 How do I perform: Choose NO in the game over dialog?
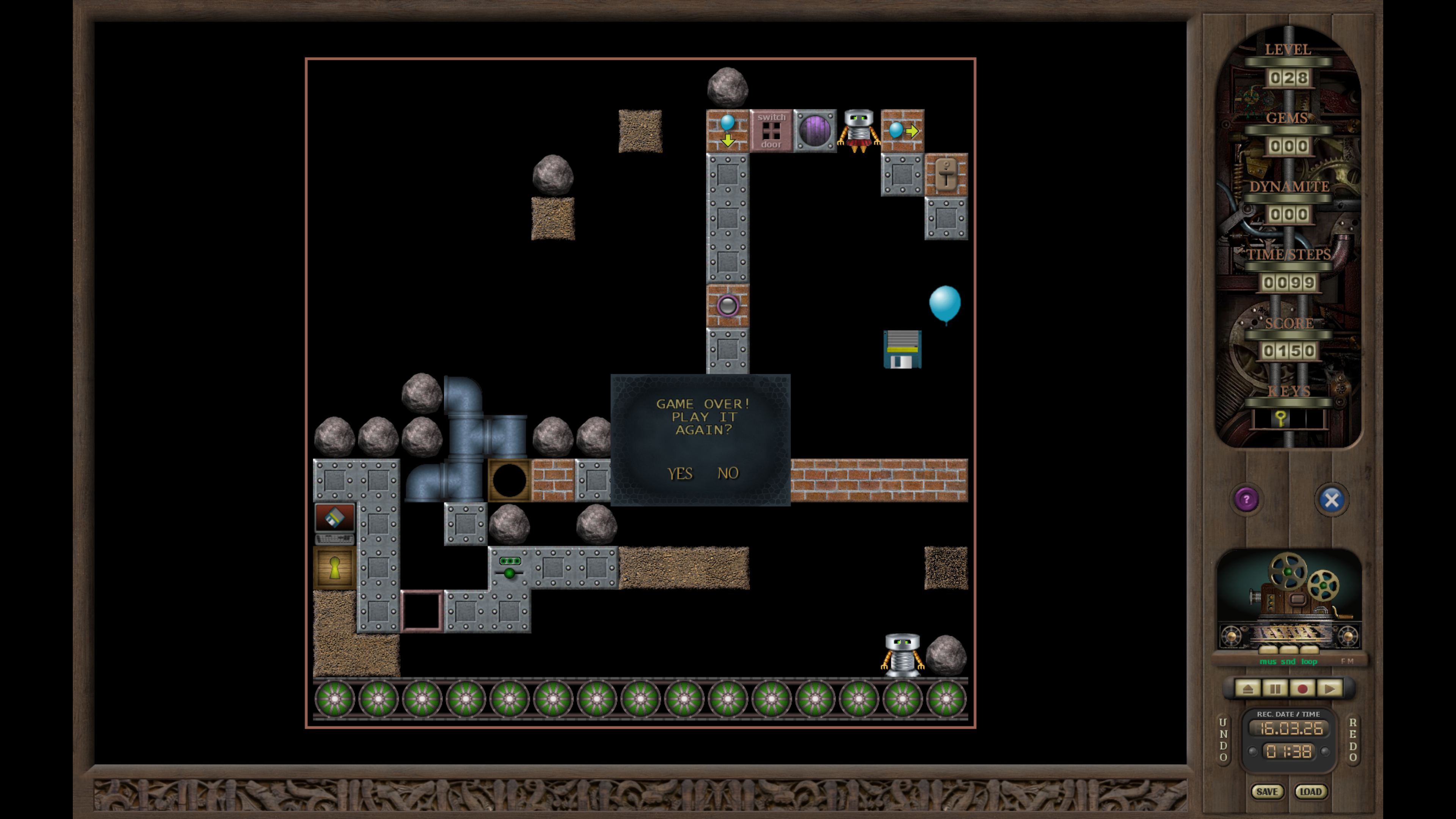pos(728,473)
